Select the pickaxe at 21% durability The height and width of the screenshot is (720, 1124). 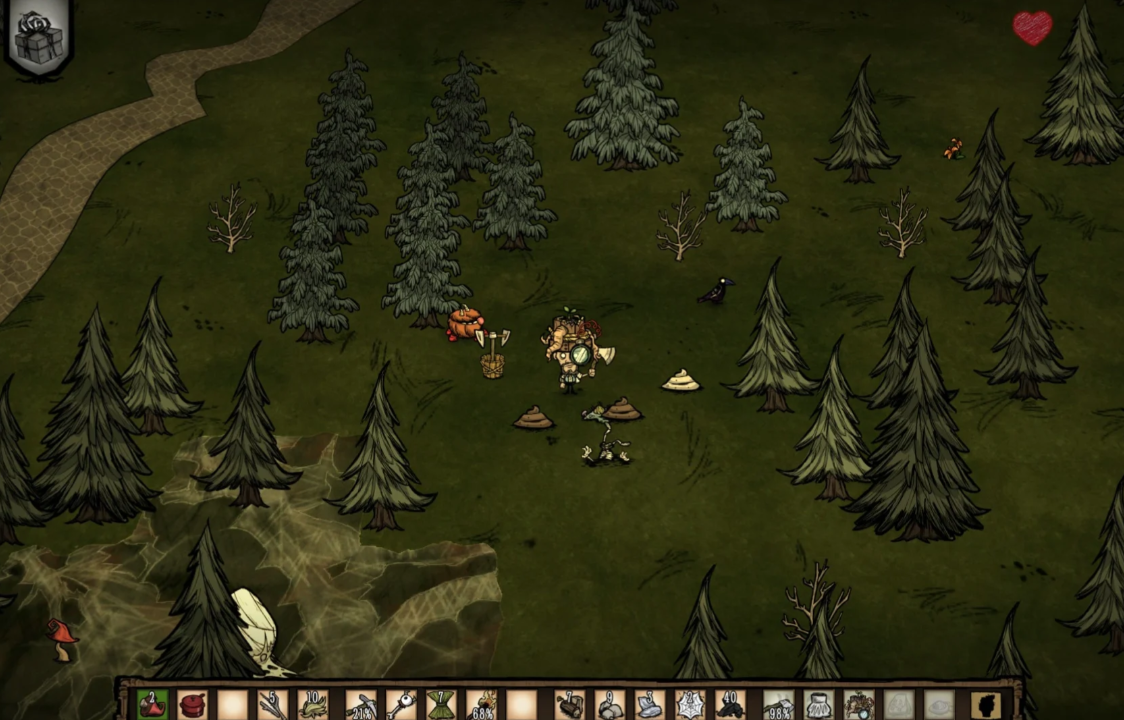click(x=362, y=705)
